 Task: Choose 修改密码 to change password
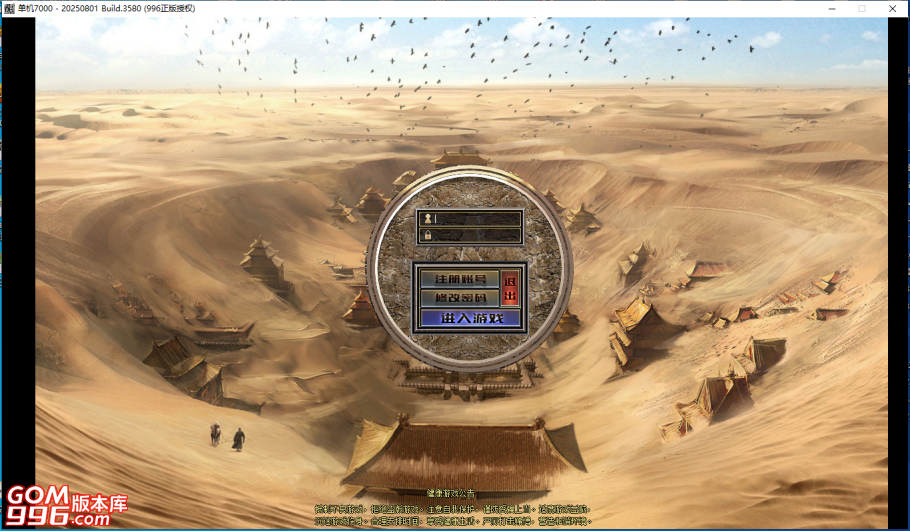(459, 298)
